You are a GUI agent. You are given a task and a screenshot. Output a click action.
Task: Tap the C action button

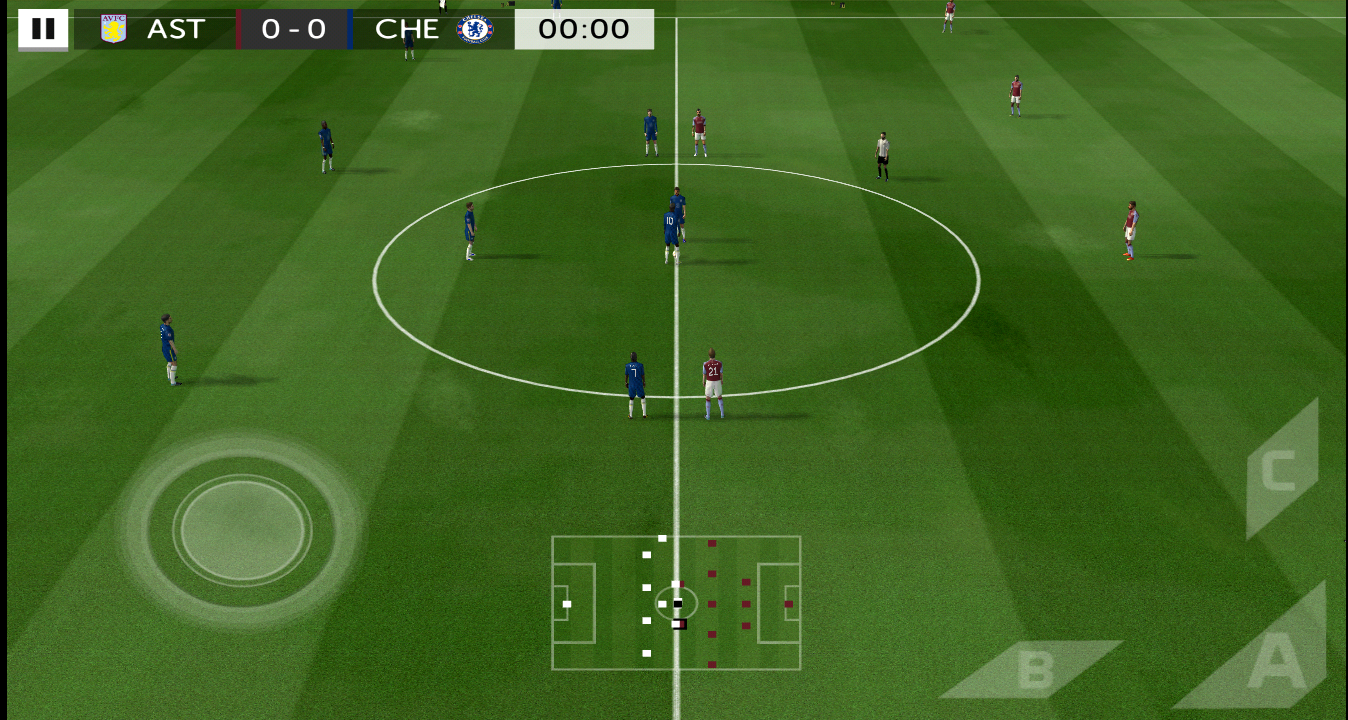(1280, 470)
